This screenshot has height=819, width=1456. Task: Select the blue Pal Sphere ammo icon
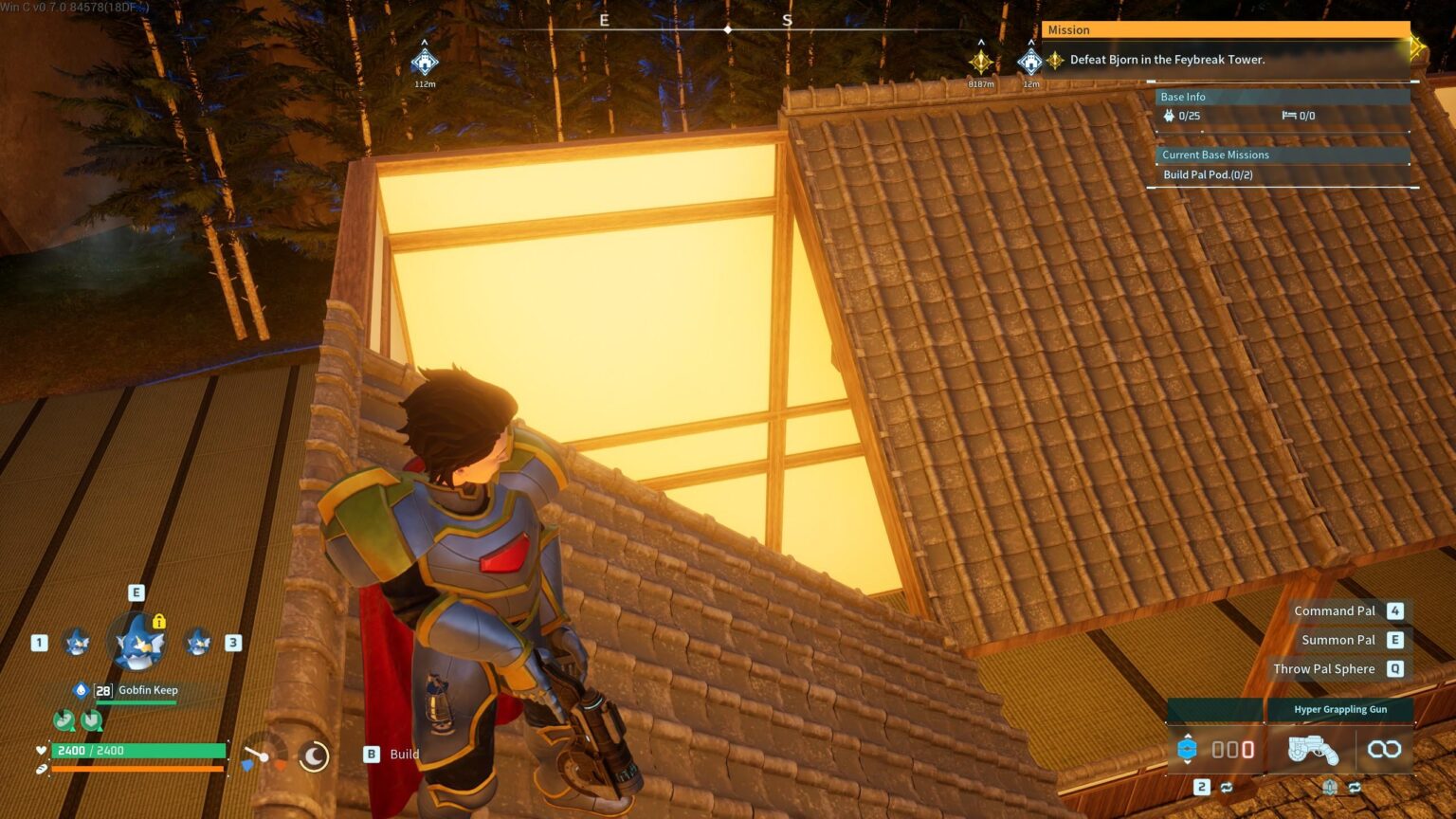(x=1189, y=748)
